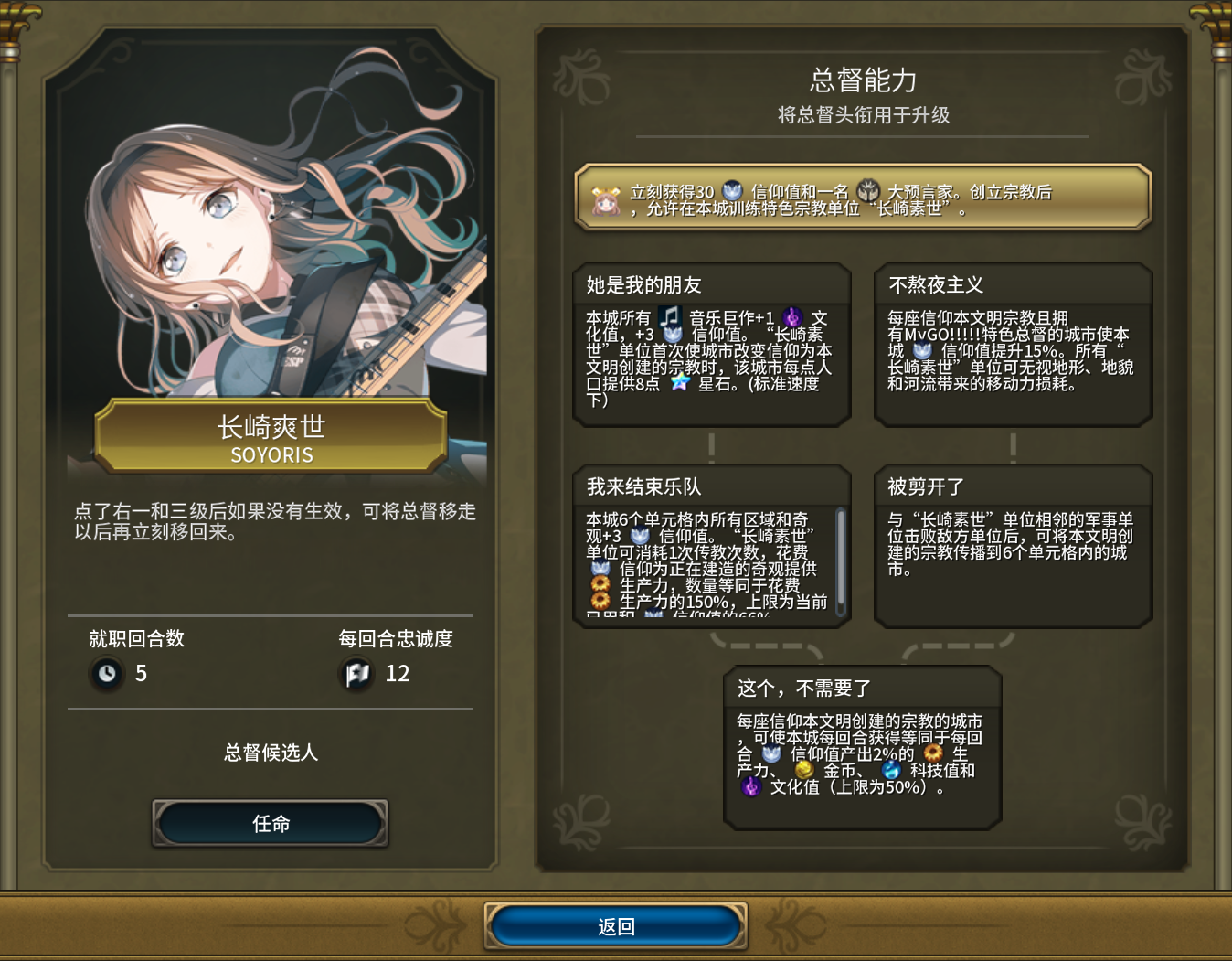Click the gold base ability banner

click(x=862, y=198)
